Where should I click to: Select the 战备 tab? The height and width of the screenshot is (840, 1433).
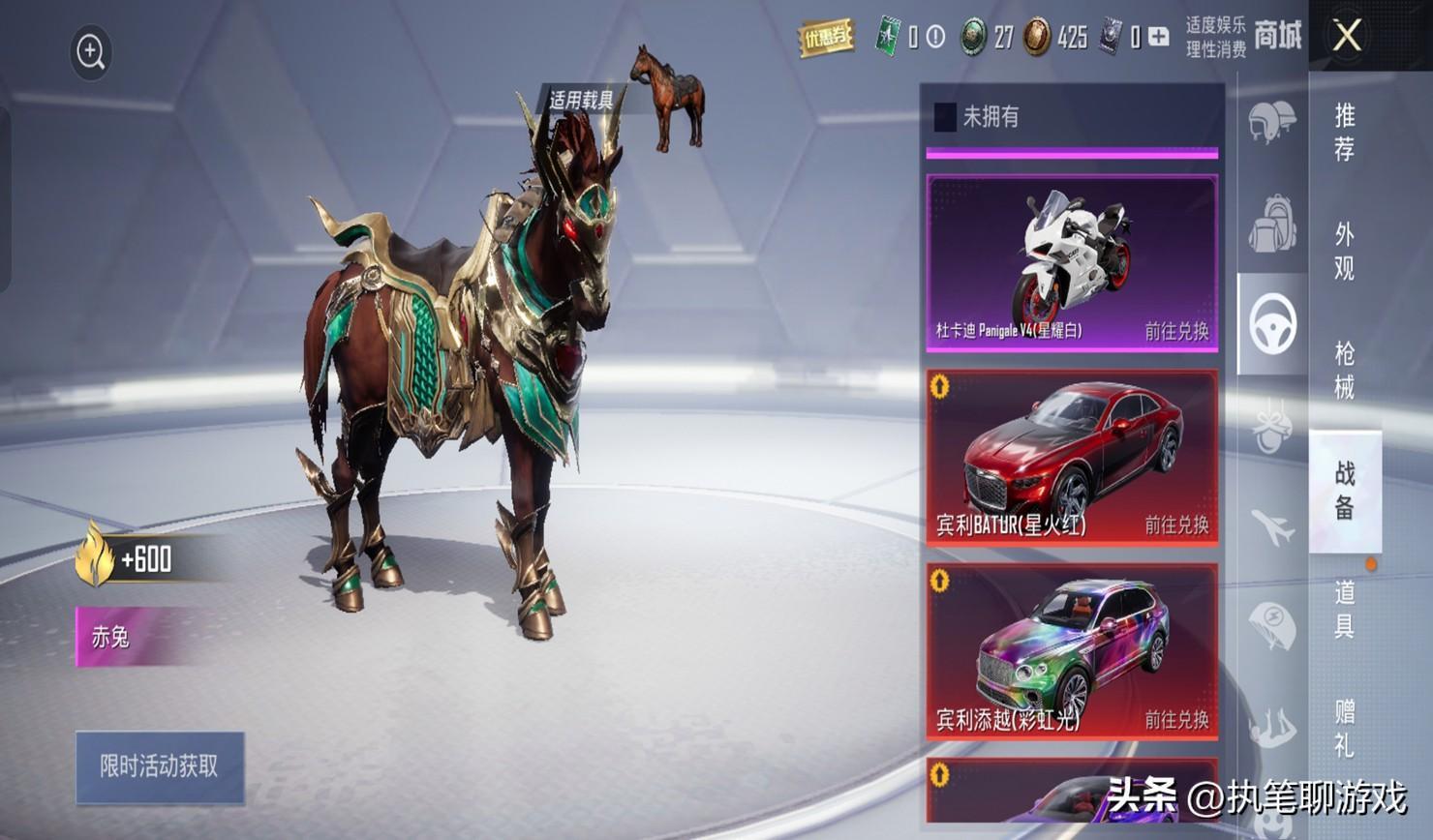[x=1345, y=490]
